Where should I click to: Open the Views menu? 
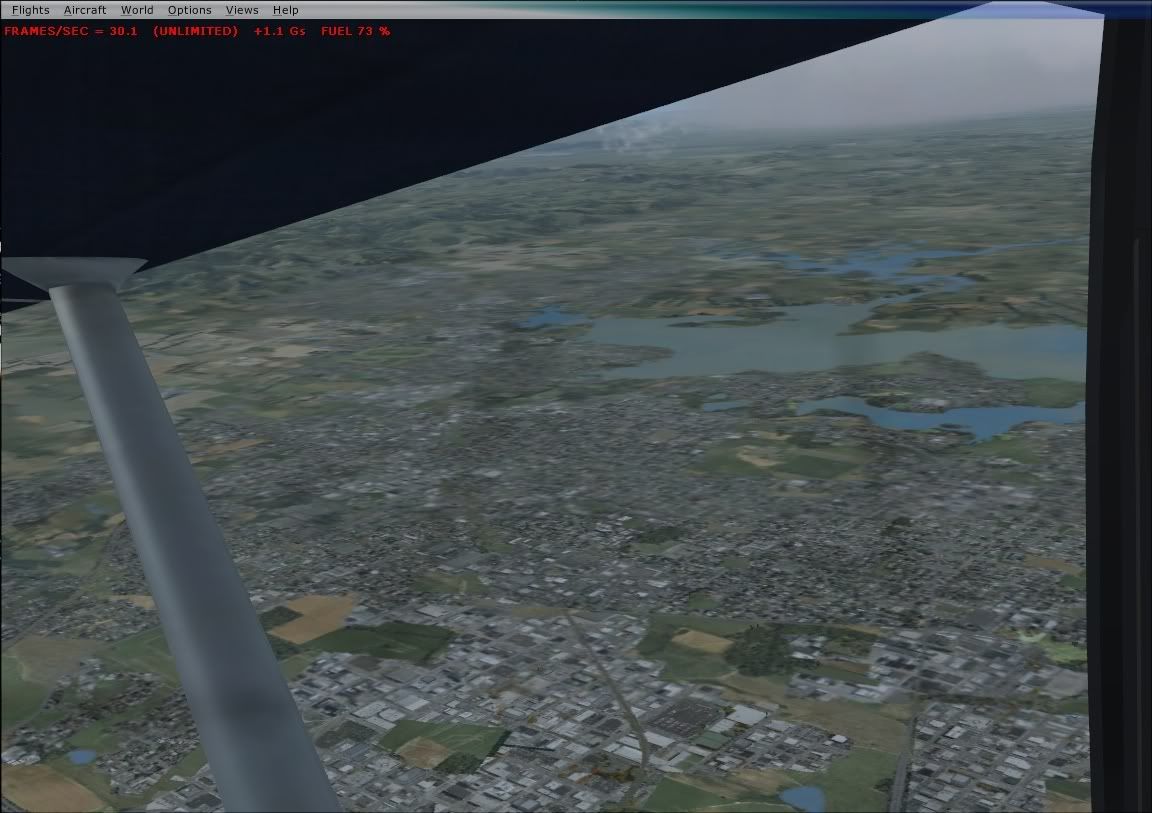click(x=242, y=10)
